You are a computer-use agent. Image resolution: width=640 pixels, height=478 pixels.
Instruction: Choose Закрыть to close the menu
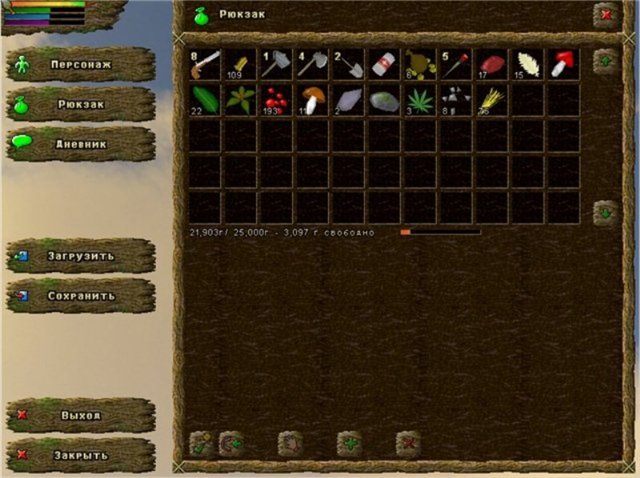[x=80, y=455]
